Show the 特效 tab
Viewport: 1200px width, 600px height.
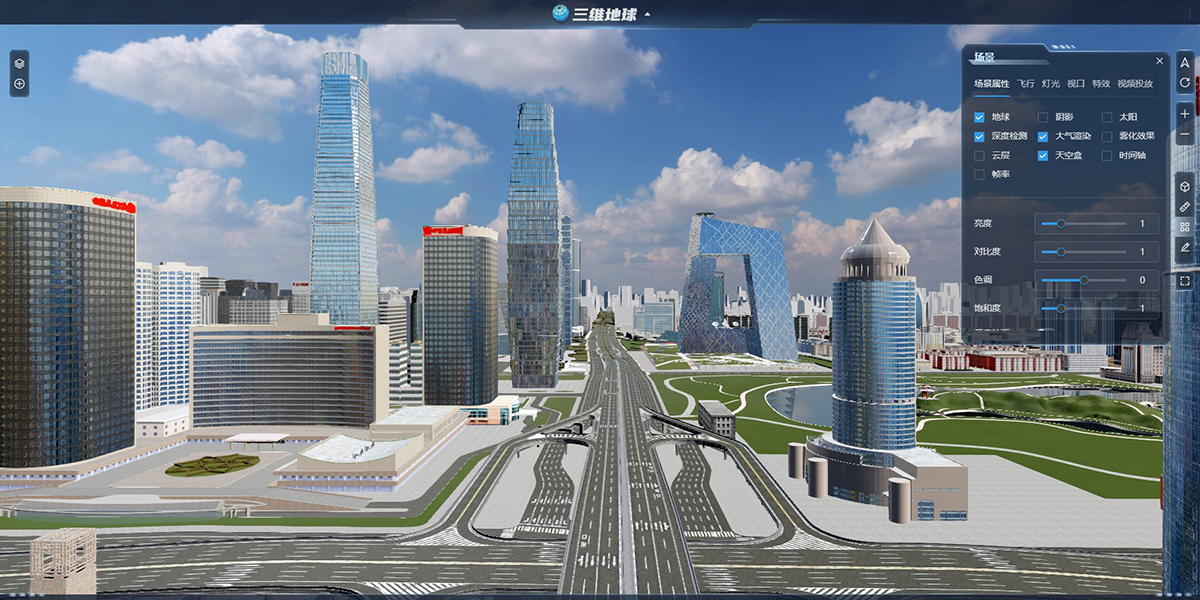1101,84
